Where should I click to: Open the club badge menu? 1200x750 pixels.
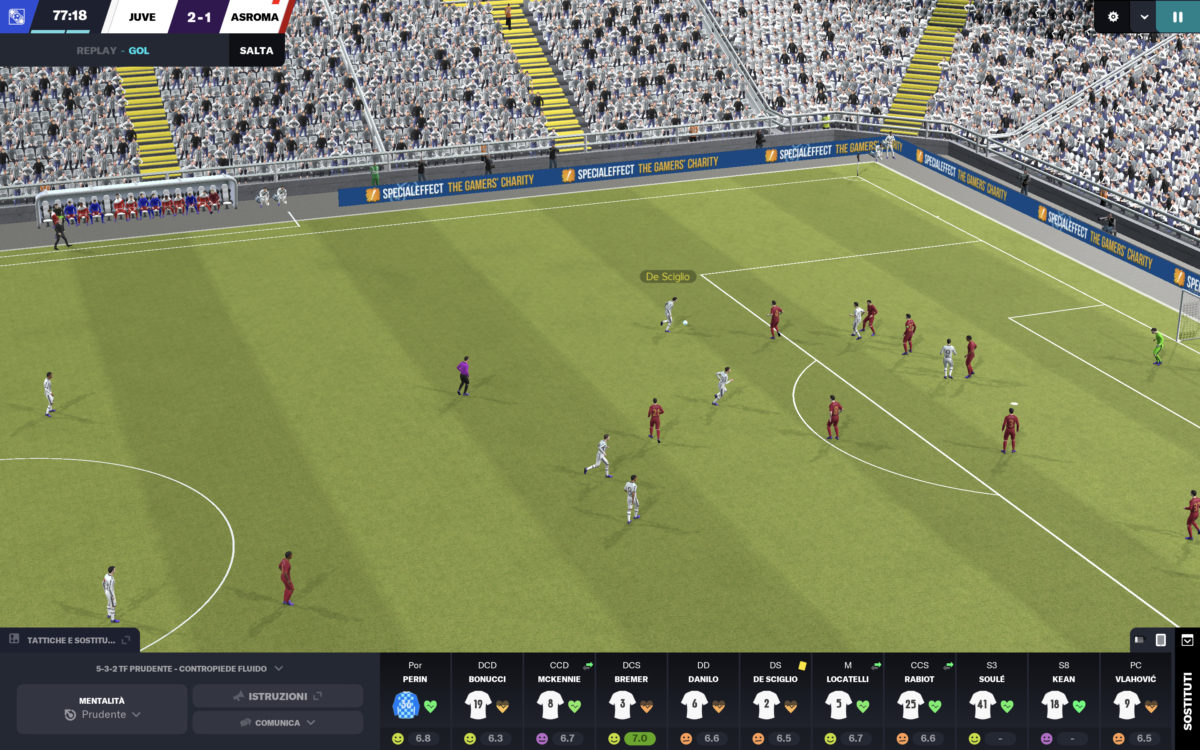click(16, 16)
